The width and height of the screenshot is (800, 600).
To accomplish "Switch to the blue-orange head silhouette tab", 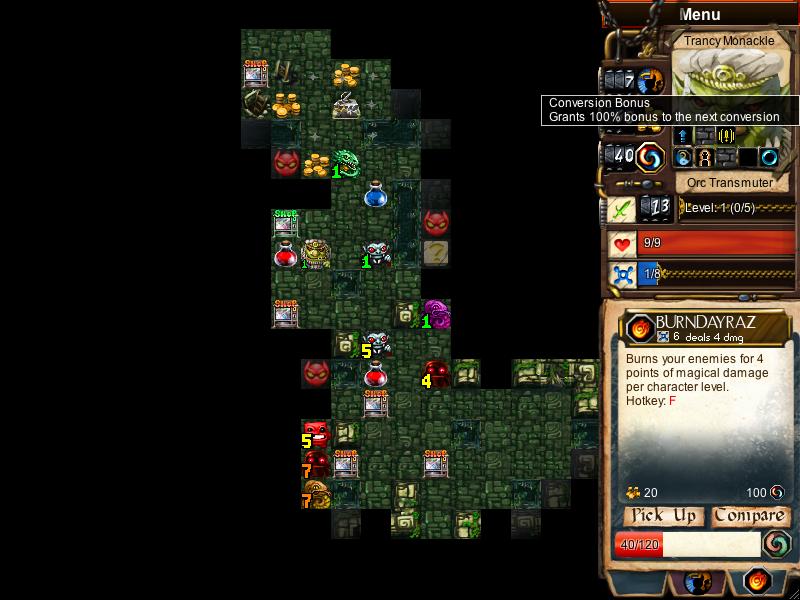I will point(697,582).
